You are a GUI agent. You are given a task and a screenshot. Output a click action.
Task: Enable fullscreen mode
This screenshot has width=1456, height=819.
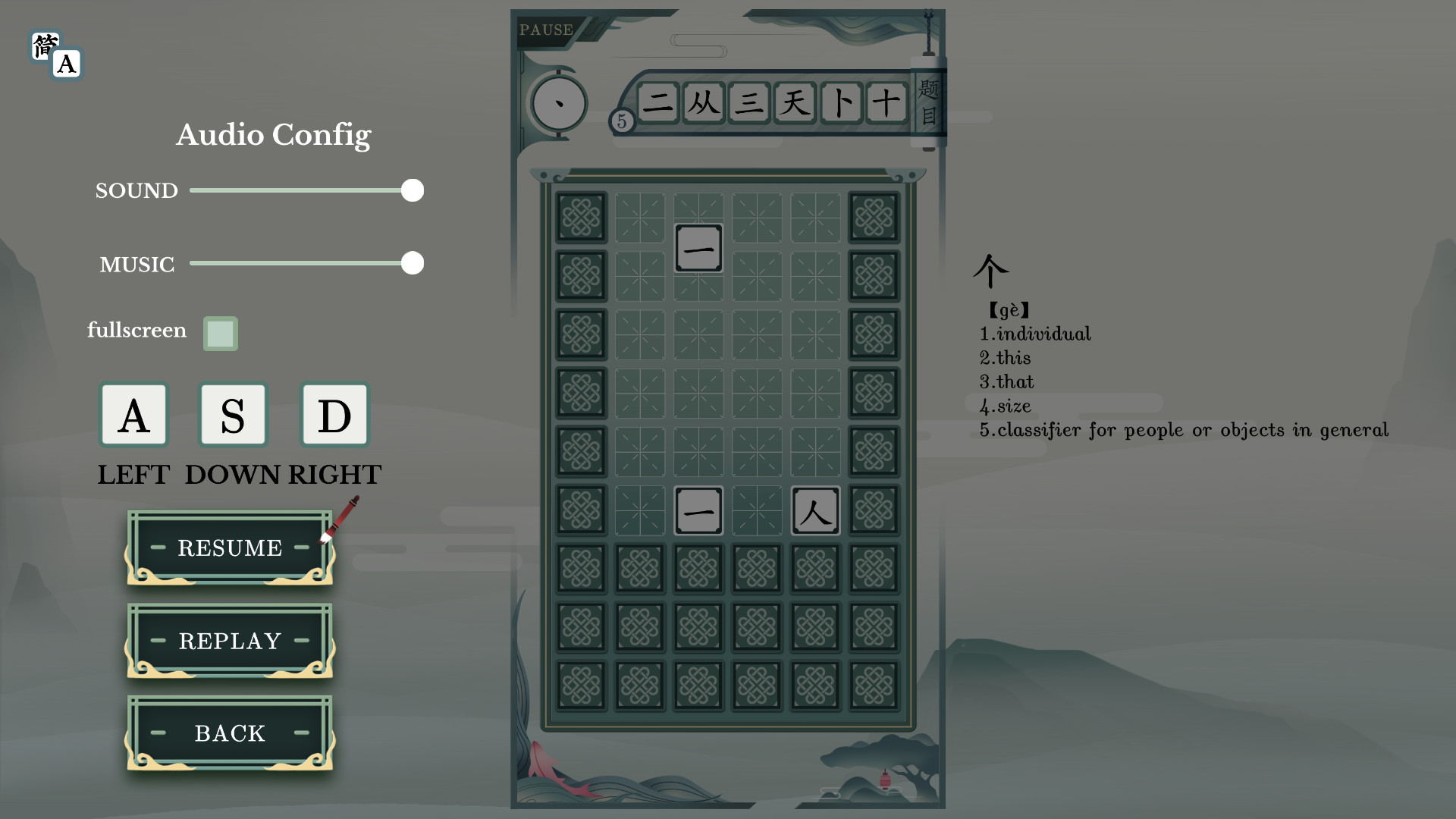tap(220, 333)
